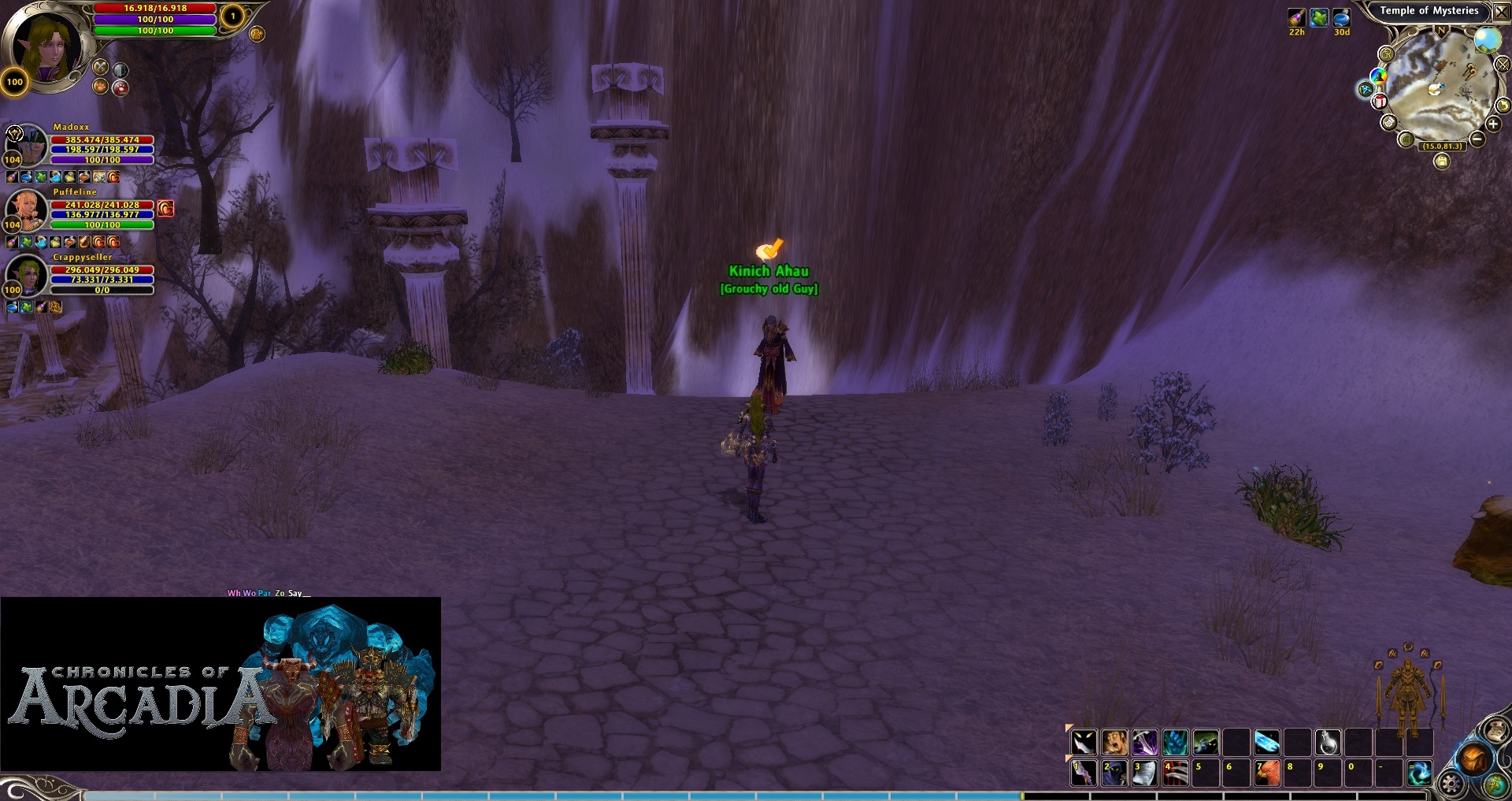The image size is (1512, 801).
Task: Click the rainbow silhouette icon beside the minimap
Action: (x=1378, y=76)
